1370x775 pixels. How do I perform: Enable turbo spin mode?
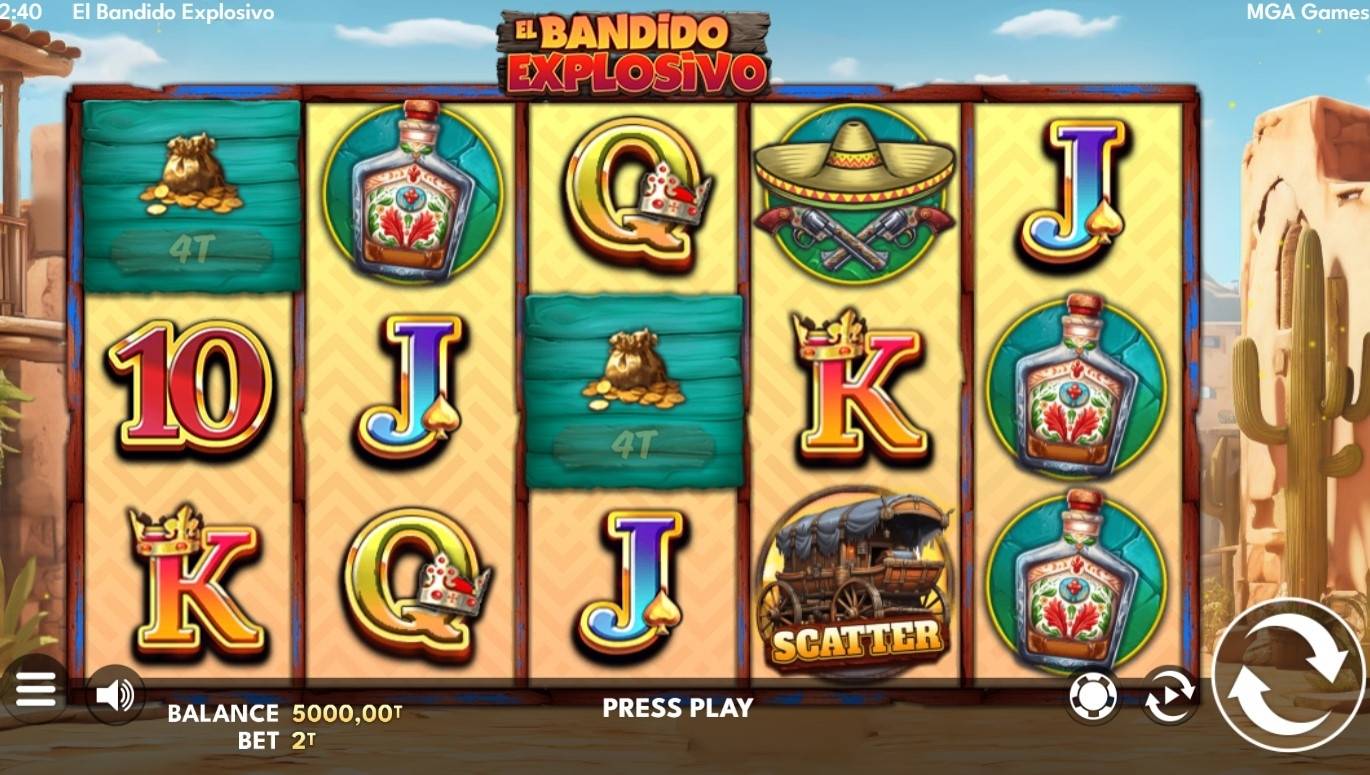(x=1168, y=692)
